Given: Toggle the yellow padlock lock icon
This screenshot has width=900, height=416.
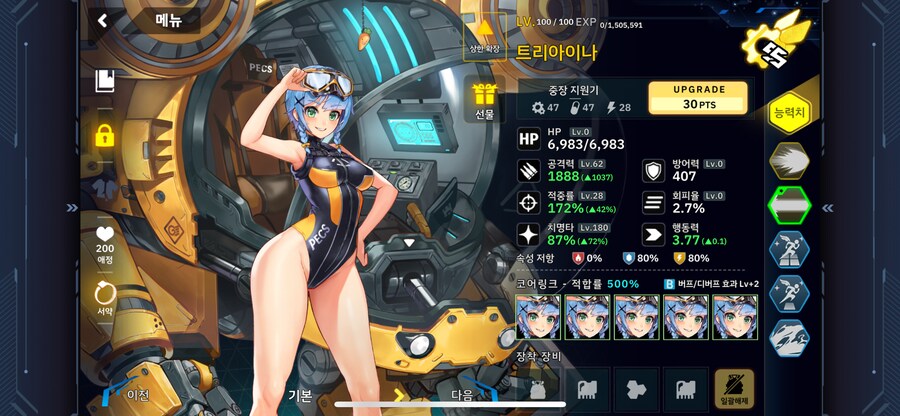Looking at the screenshot, I should tap(103, 134).
